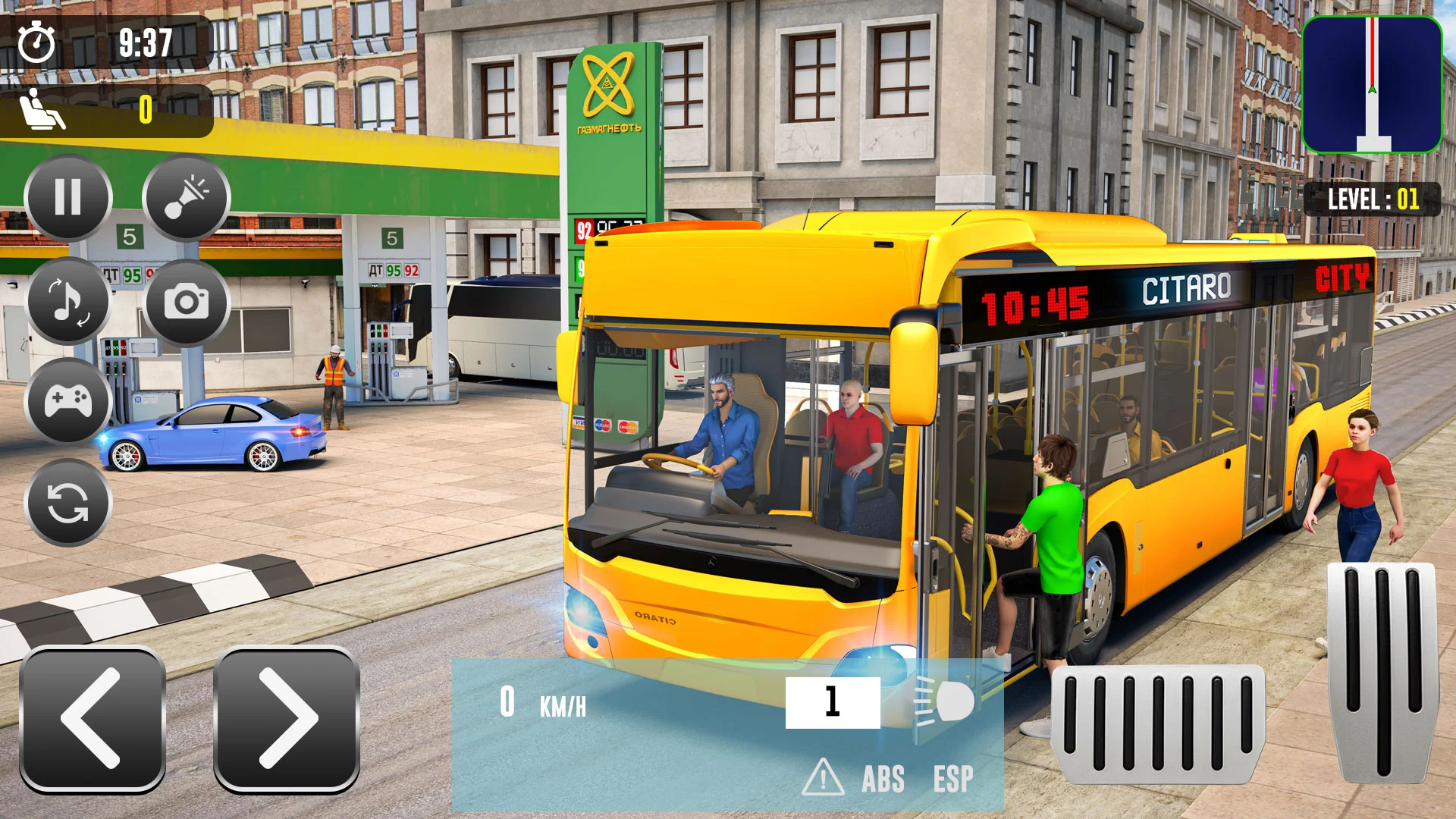Hit the wide brake pedal
The image size is (1456, 819).
tap(1157, 723)
